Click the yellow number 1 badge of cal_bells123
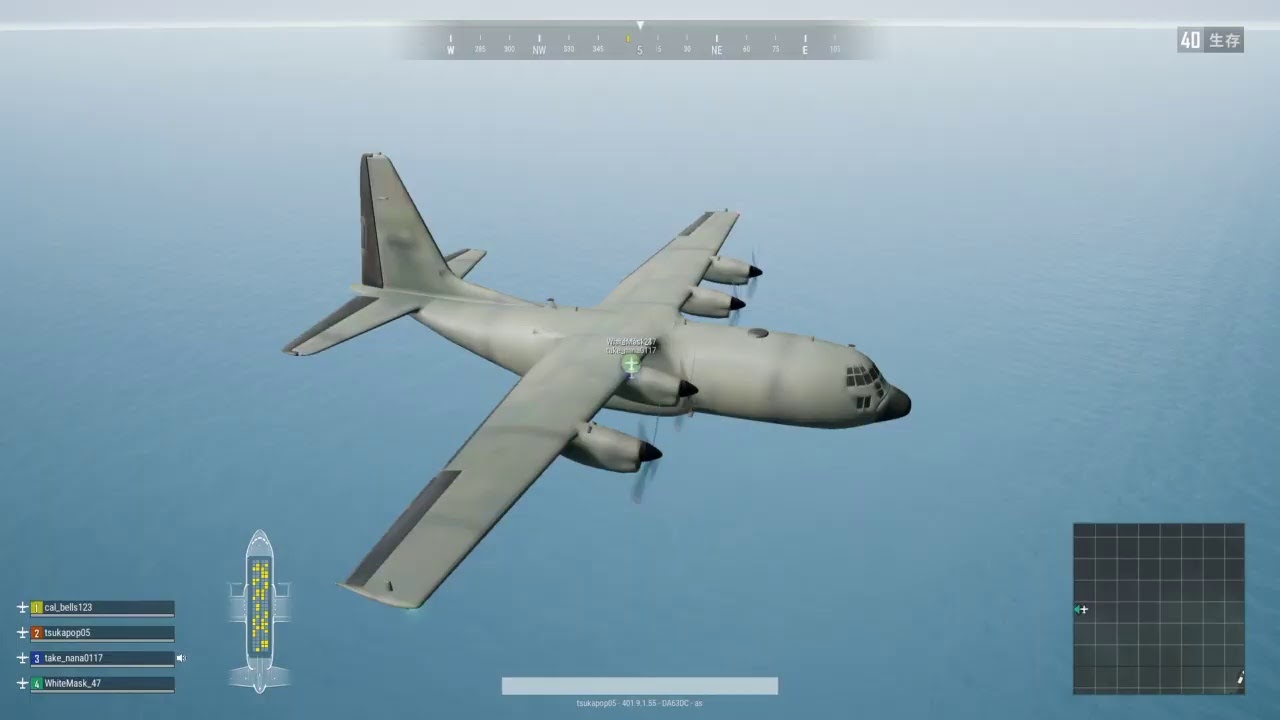The image size is (1280, 720). coord(35,607)
